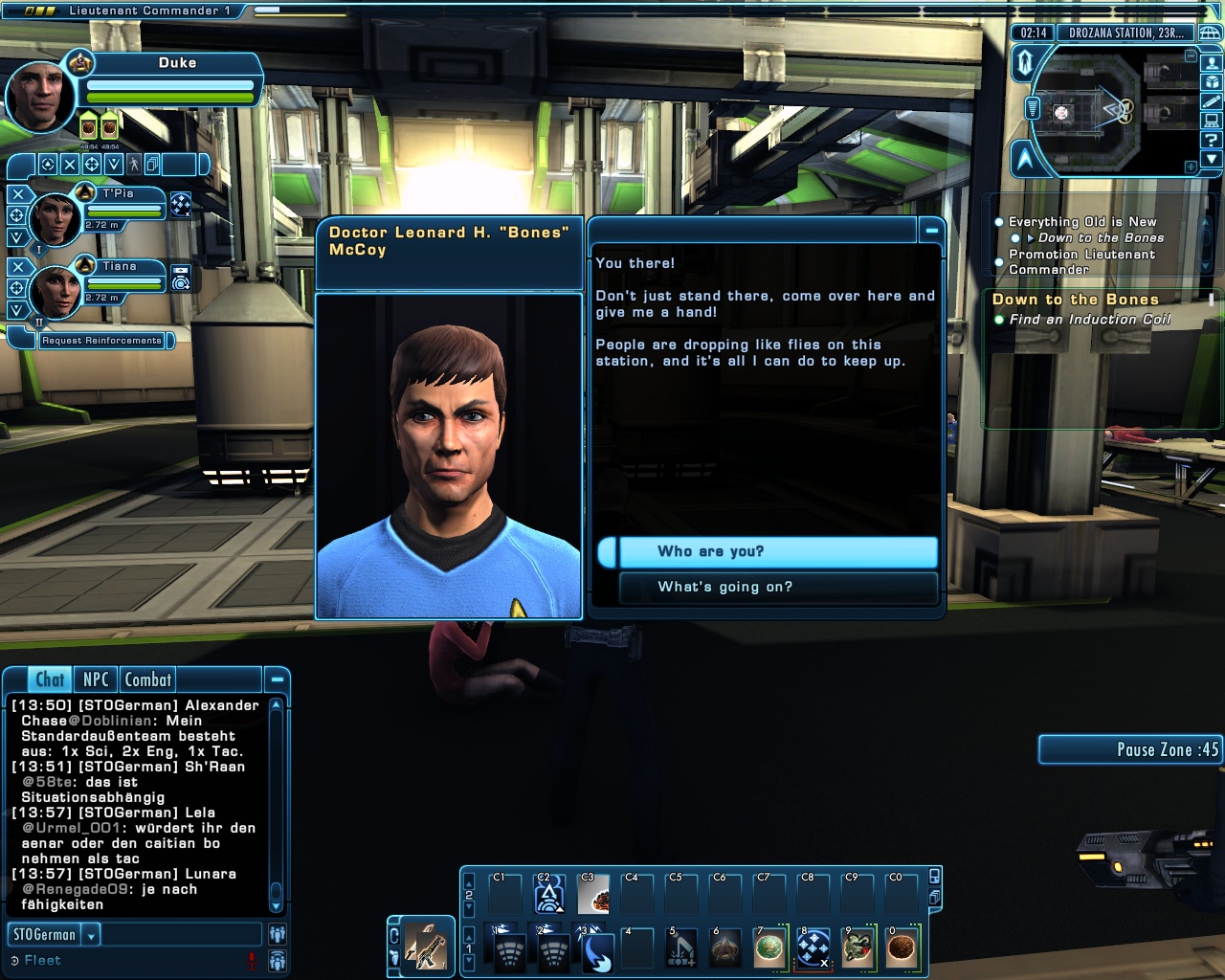The width and height of the screenshot is (1225, 980).
Task: Minimize the McCoy dialogue window
Action: pyautogui.click(x=931, y=231)
